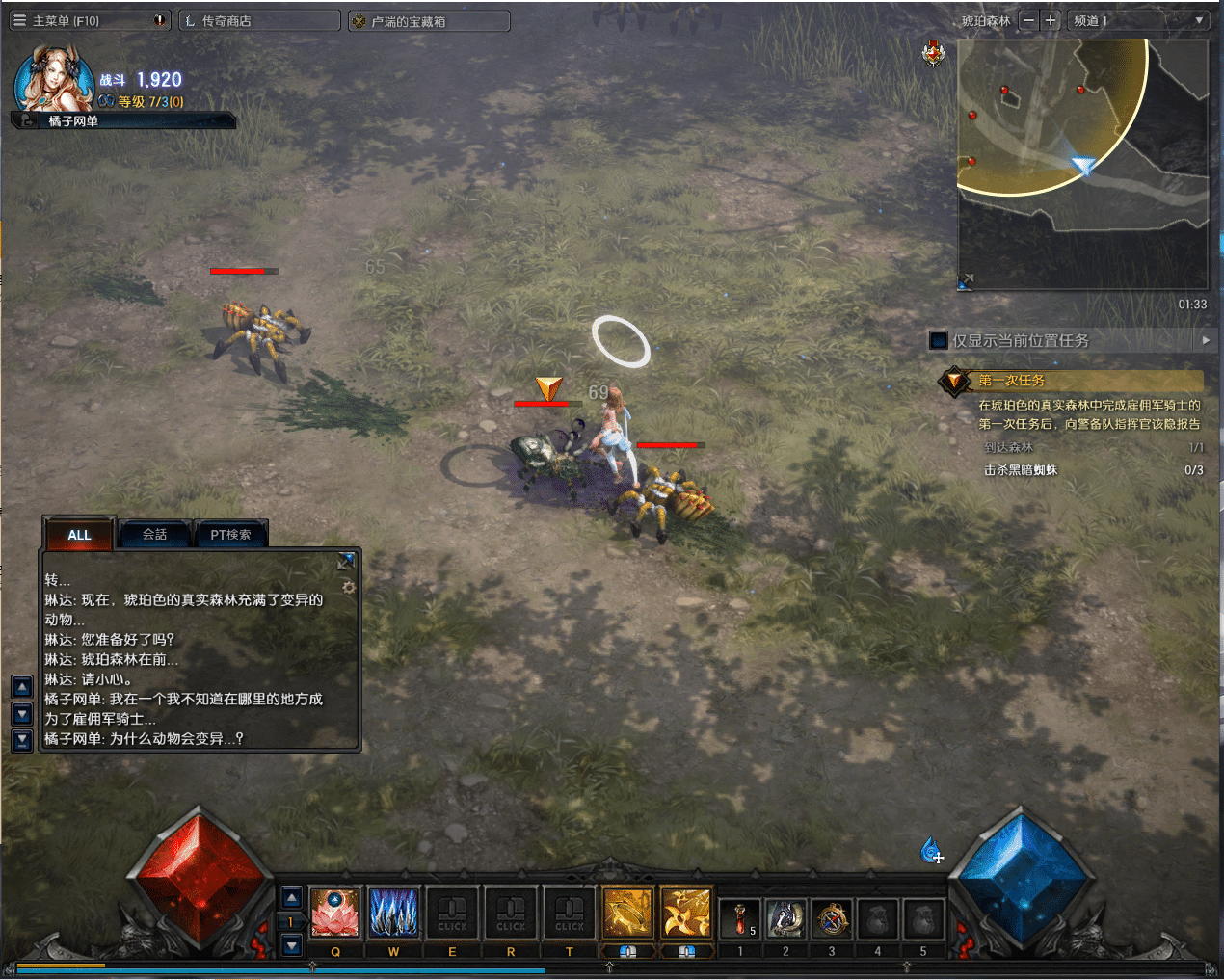Use the compass item in slot 3
The height and width of the screenshot is (980, 1224).
coord(832,919)
